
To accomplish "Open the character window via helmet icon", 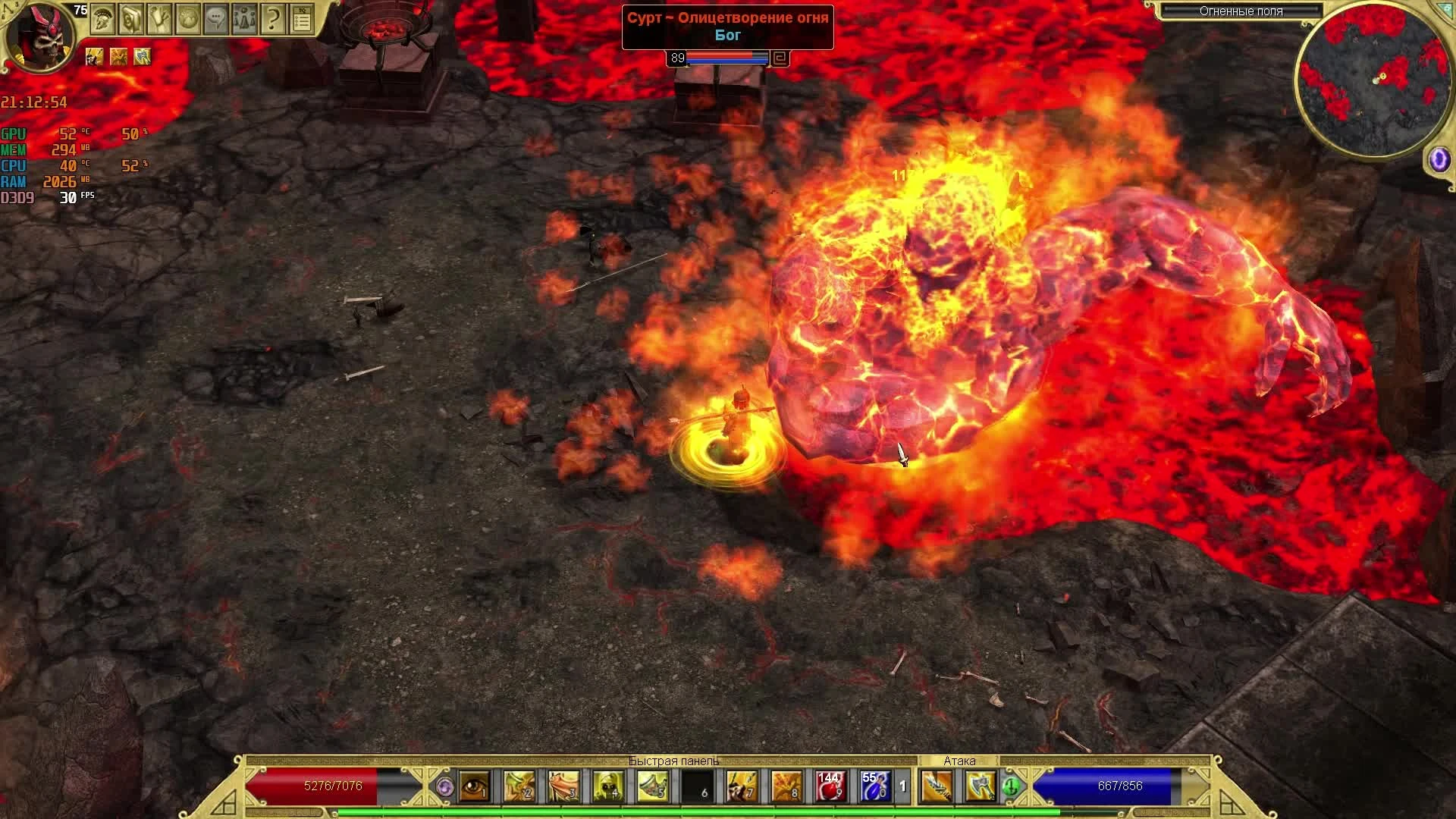I will coord(102,20).
